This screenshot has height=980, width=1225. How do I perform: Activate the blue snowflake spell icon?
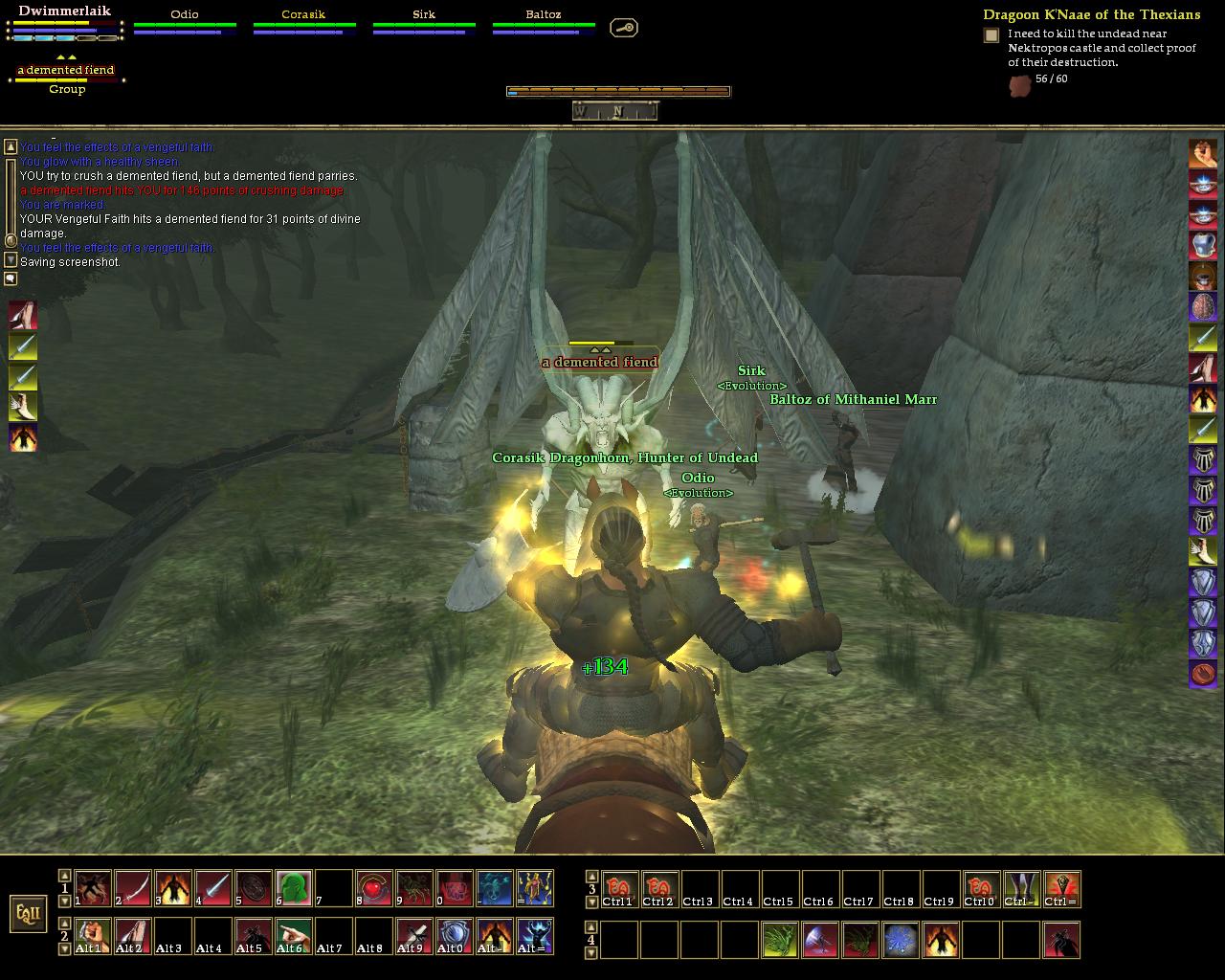(x=901, y=940)
